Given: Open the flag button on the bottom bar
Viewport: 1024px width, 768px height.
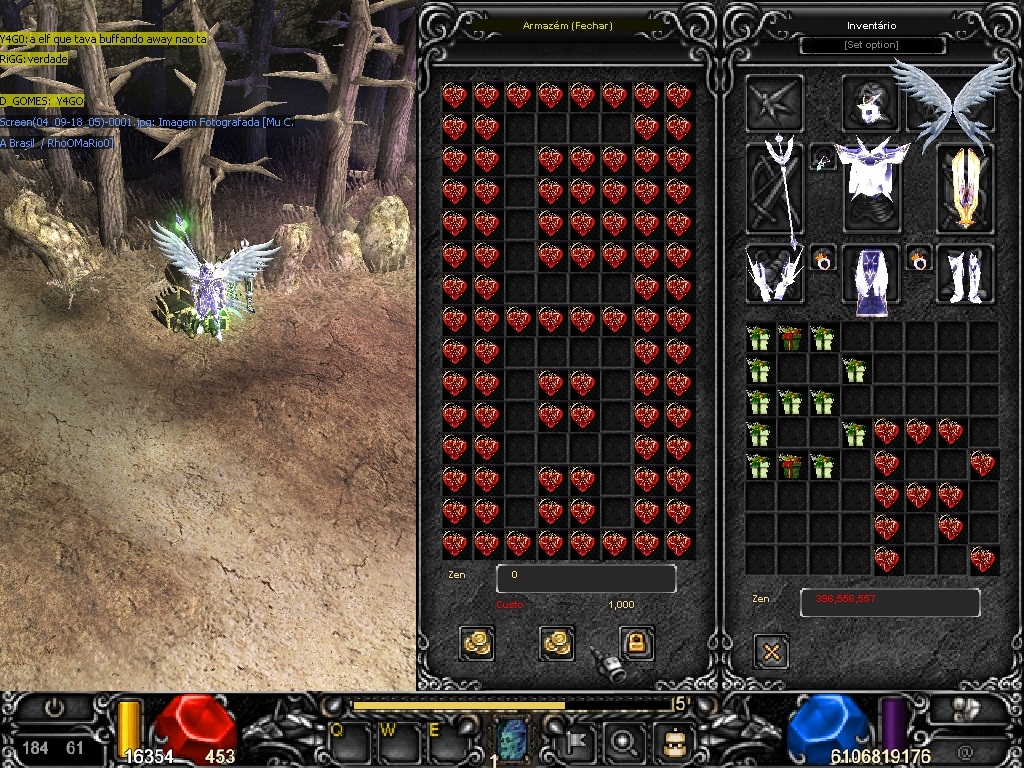Looking at the screenshot, I should click(x=582, y=742).
